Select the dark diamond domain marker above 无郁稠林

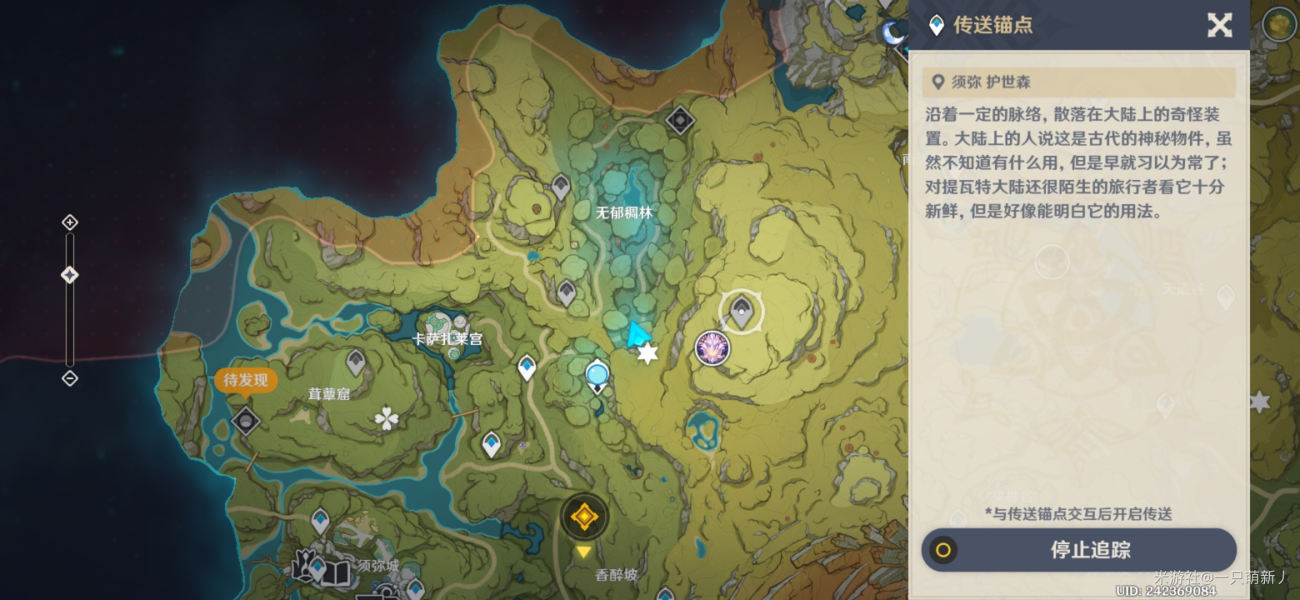[x=680, y=121]
